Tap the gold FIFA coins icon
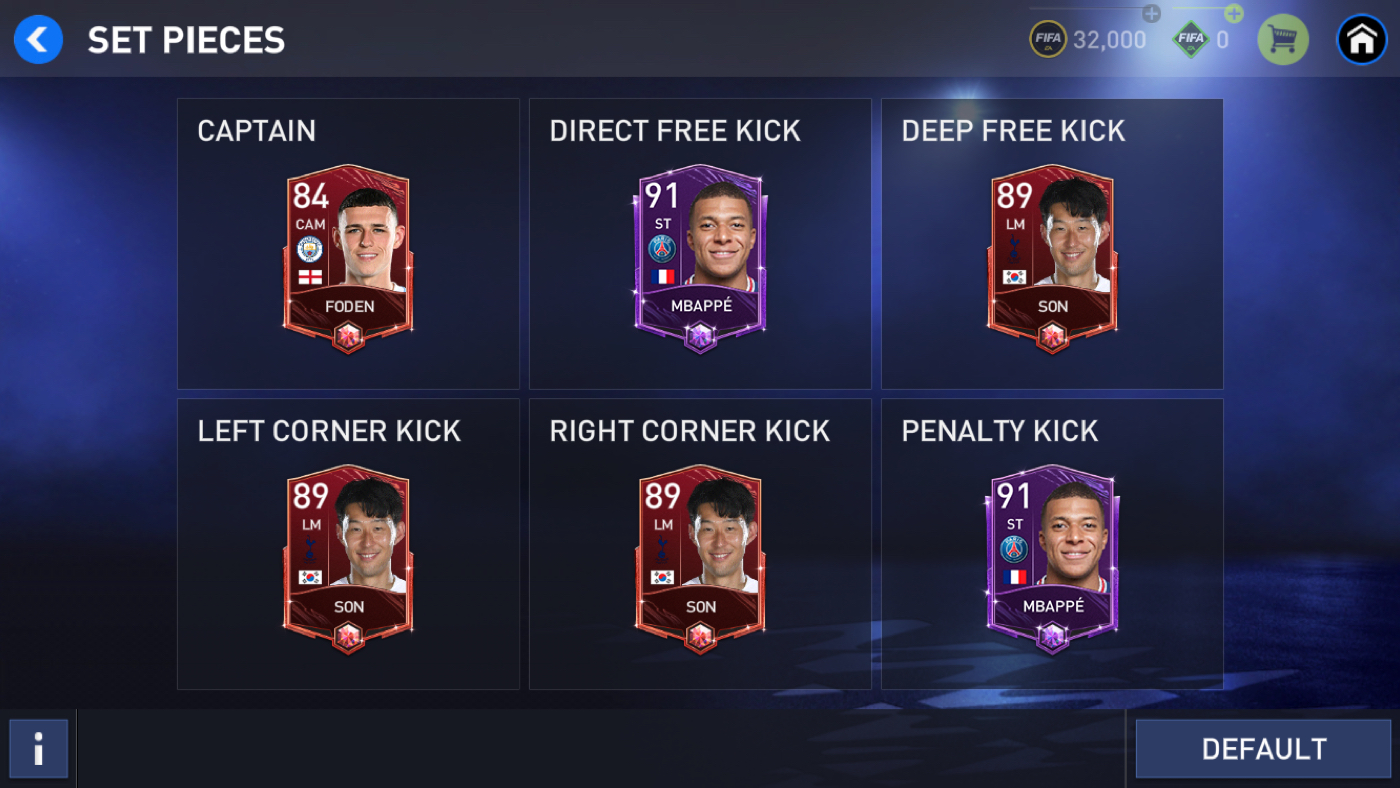This screenshot has width=1400, height=788. pyautogui.click(x=1048, y=39)
